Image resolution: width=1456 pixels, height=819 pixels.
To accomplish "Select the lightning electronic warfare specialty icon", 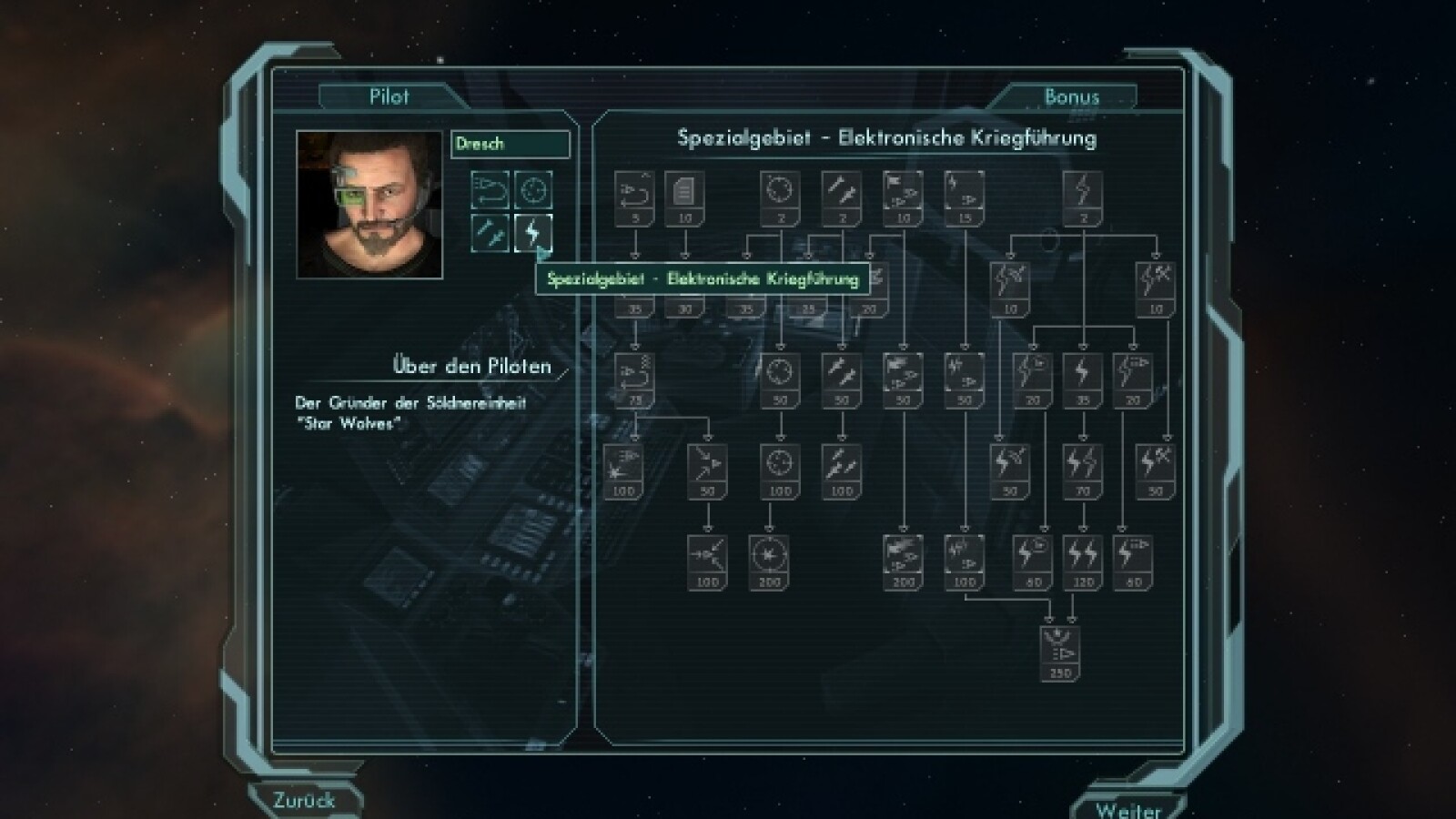I will tap(532, 233).
